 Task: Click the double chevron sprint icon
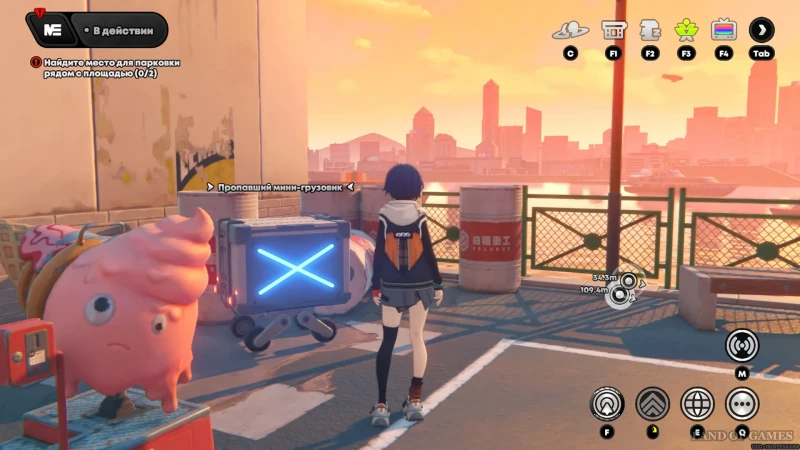click(652, 404)
